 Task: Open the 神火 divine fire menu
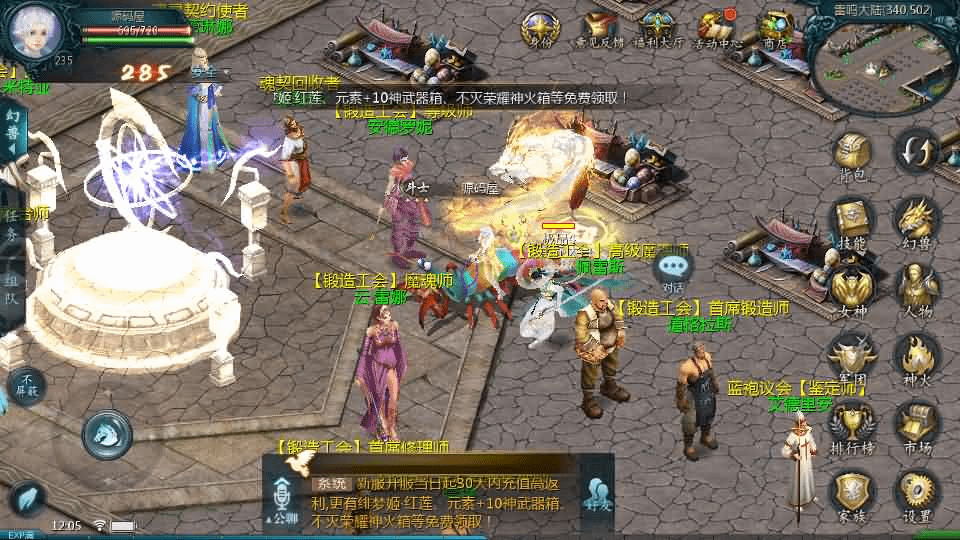916,357
